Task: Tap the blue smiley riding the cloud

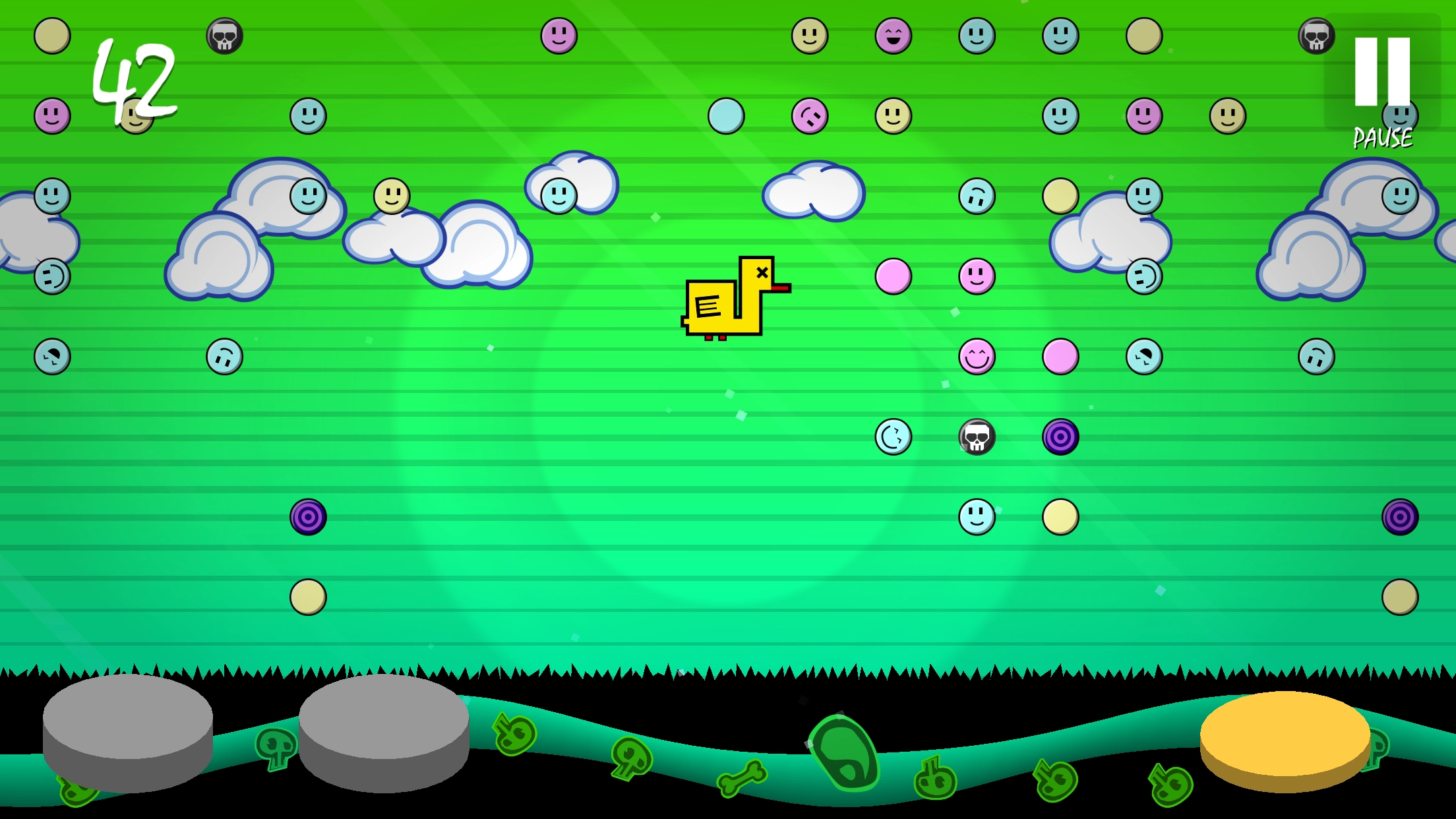Action: (557, 195)
